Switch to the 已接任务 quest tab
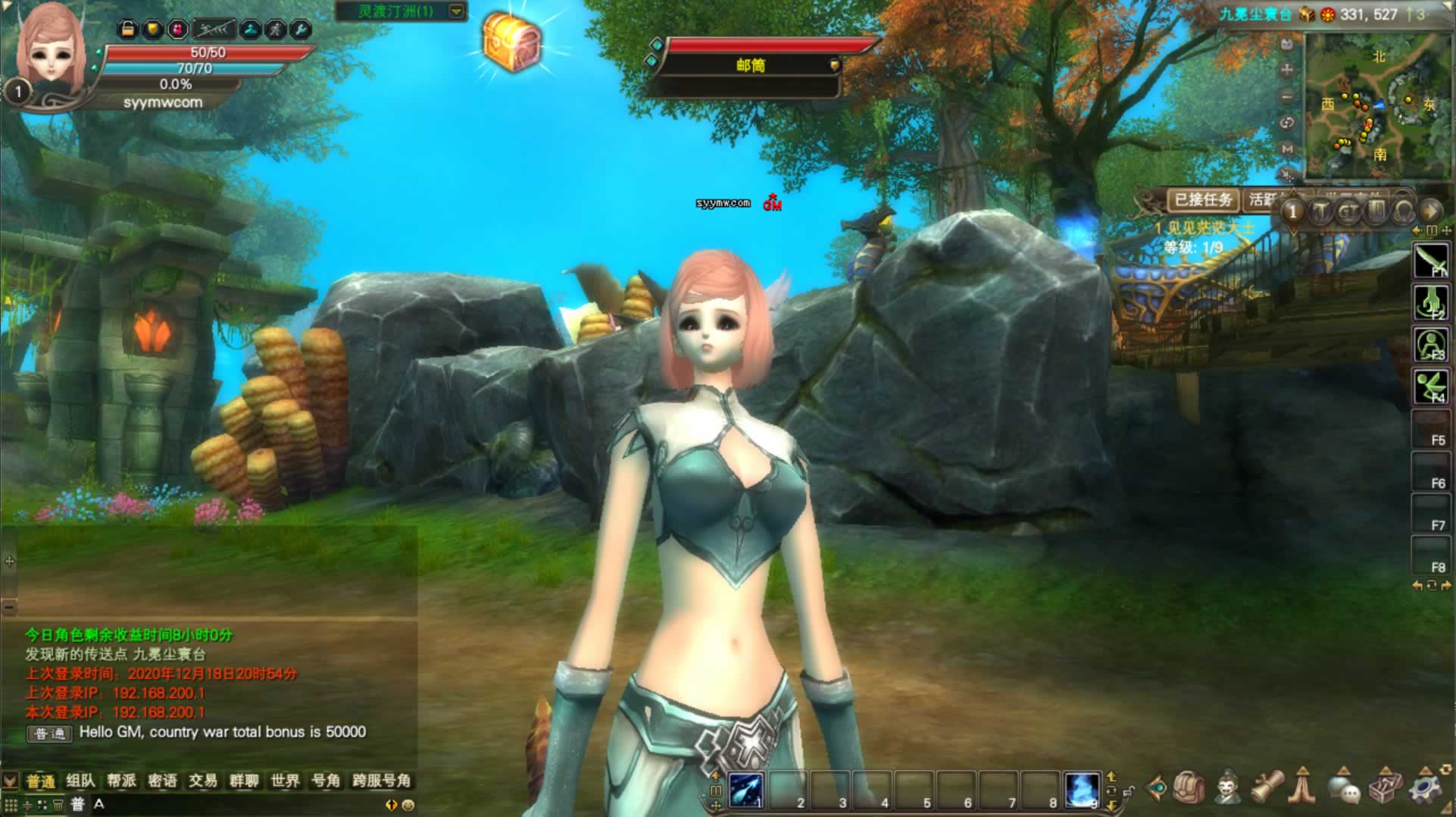Image resolution: width=1456 pixels, height=817 pixels. [x=1202, y=200]
